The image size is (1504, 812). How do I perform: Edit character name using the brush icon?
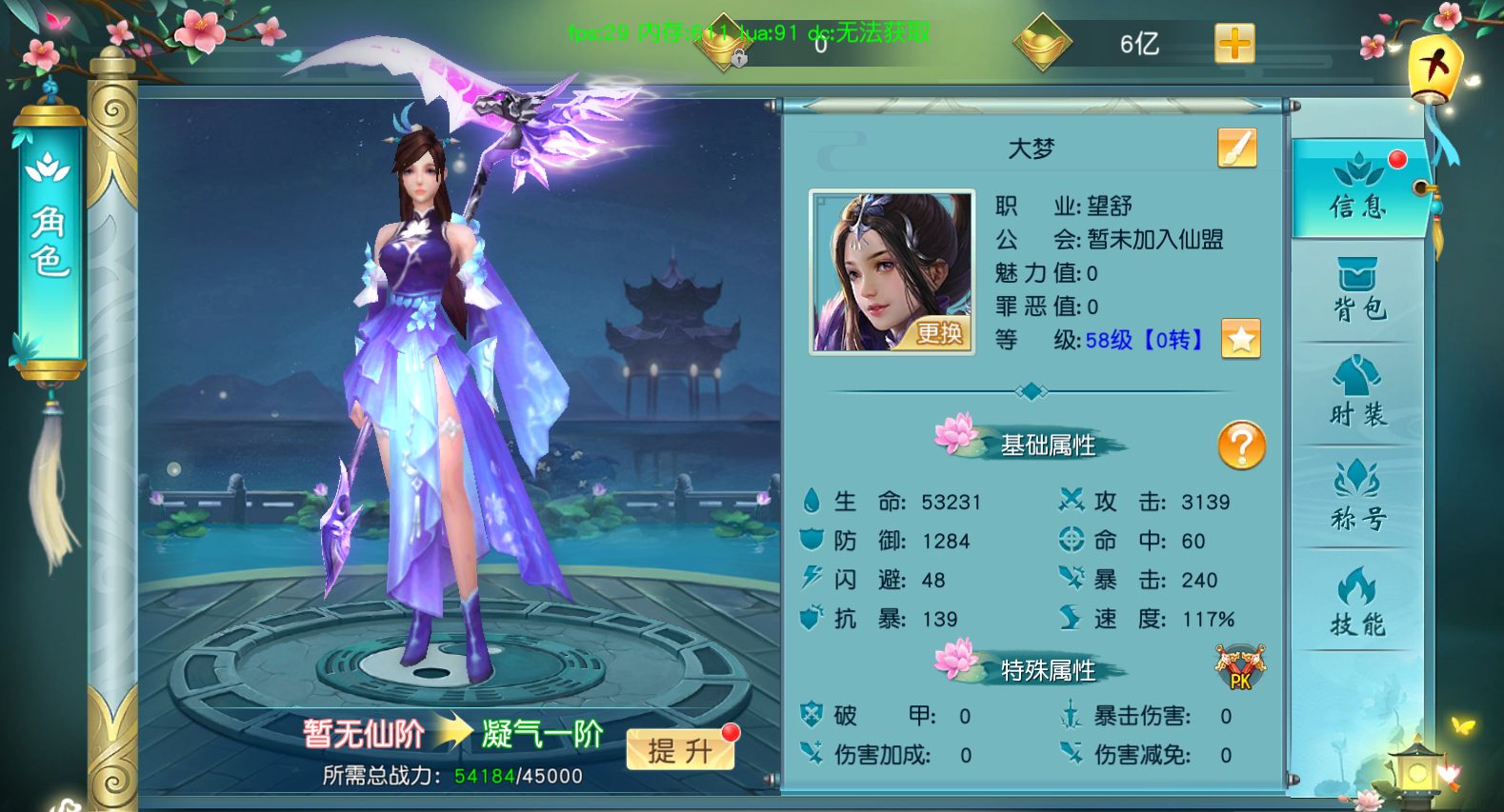point(1235,149)
